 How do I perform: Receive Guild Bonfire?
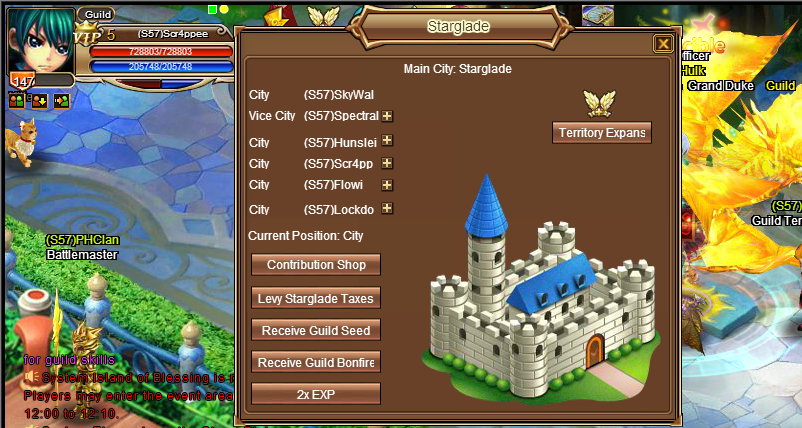(316, 362)
